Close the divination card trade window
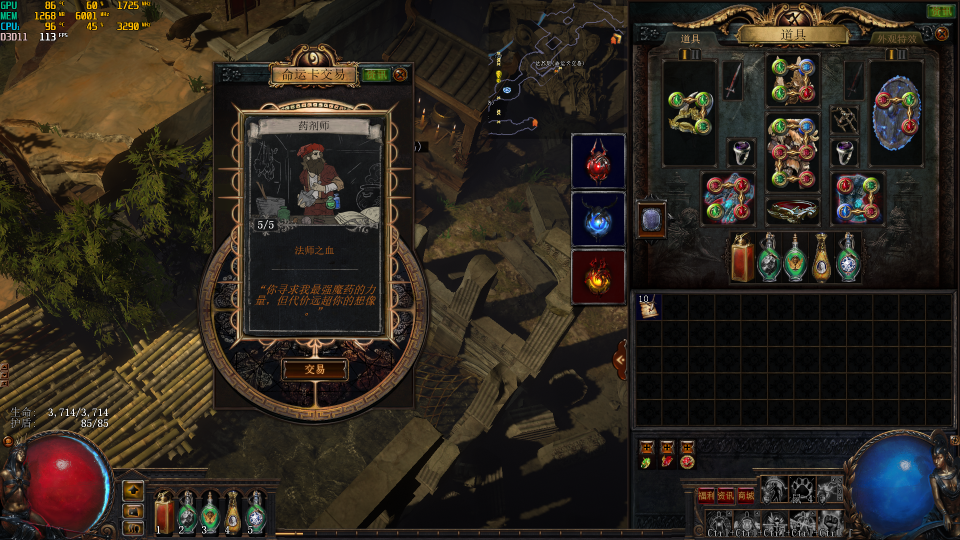Viewport: 960px width, 540px height. [x=401, y=74]
